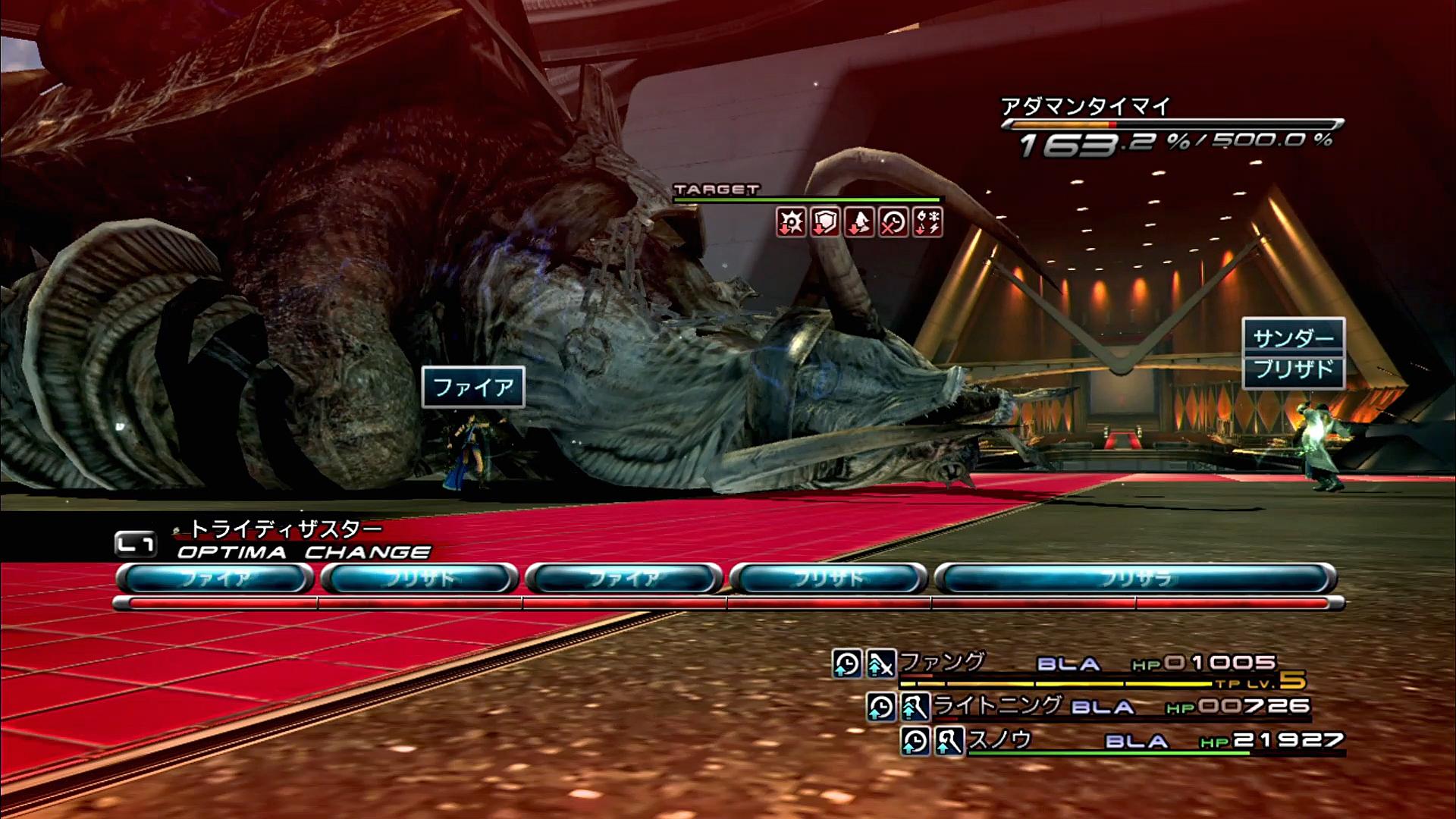
Task: Click the サンダー action label
Action: tap(1293, 337)
